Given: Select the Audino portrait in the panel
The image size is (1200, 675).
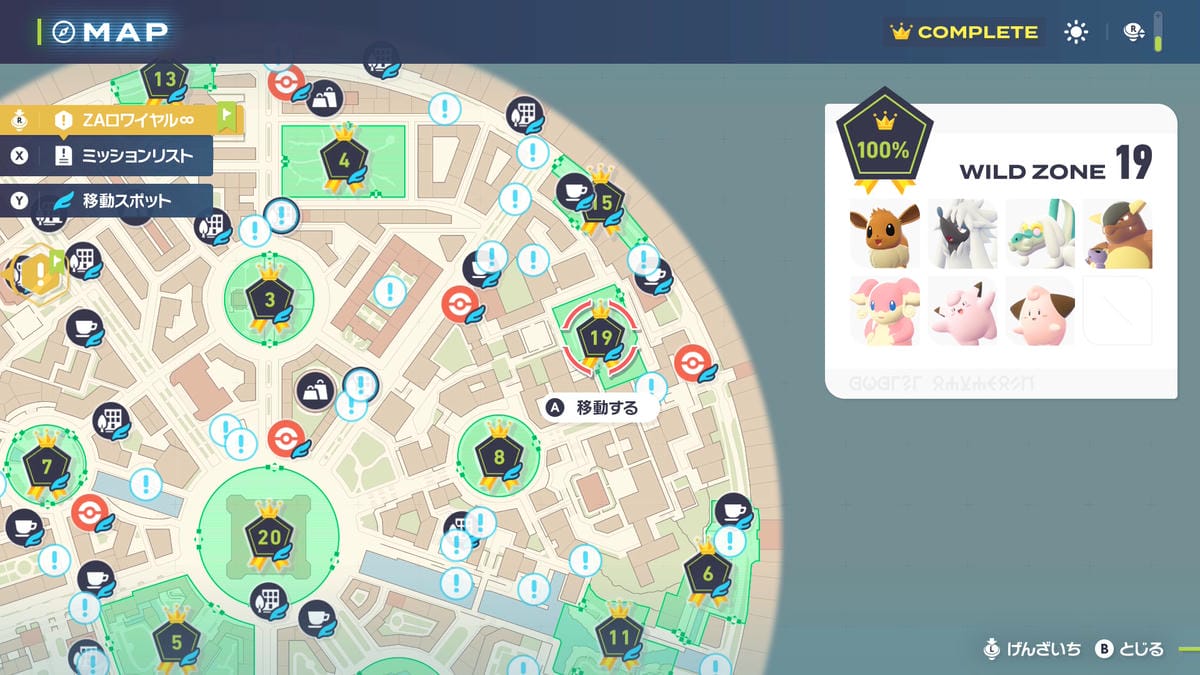Looking at the screenshot, I should coord(883,311).
